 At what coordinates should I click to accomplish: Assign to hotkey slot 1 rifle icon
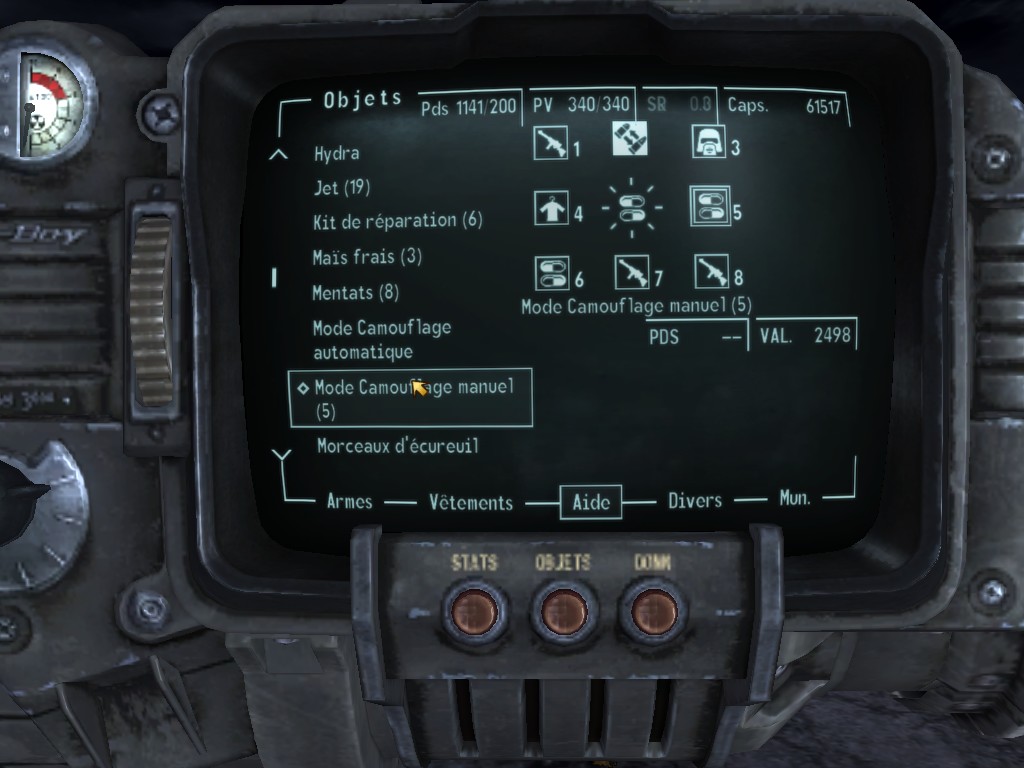(551, 144)
